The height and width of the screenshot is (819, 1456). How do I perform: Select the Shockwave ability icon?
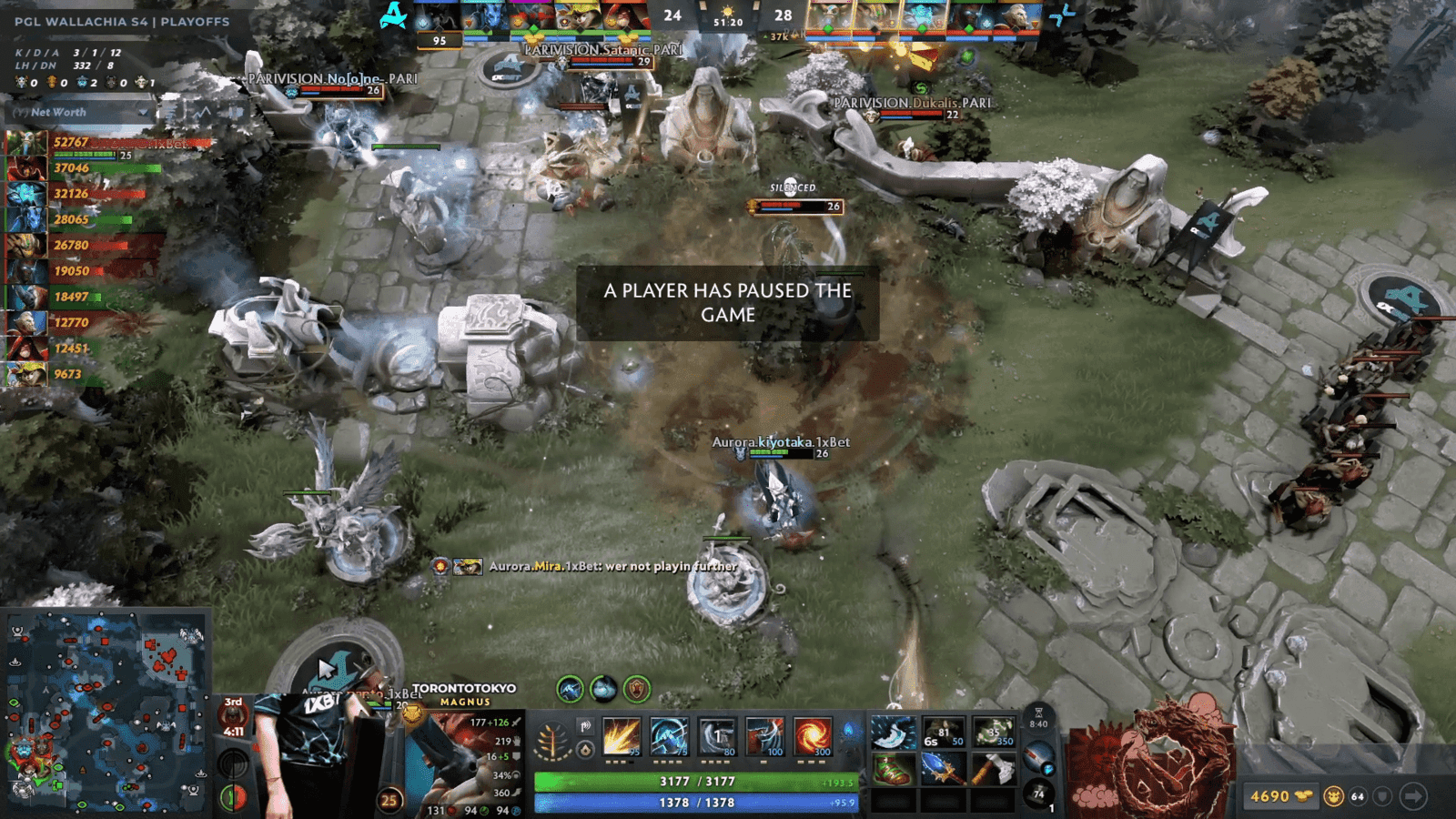pos(622,737)
